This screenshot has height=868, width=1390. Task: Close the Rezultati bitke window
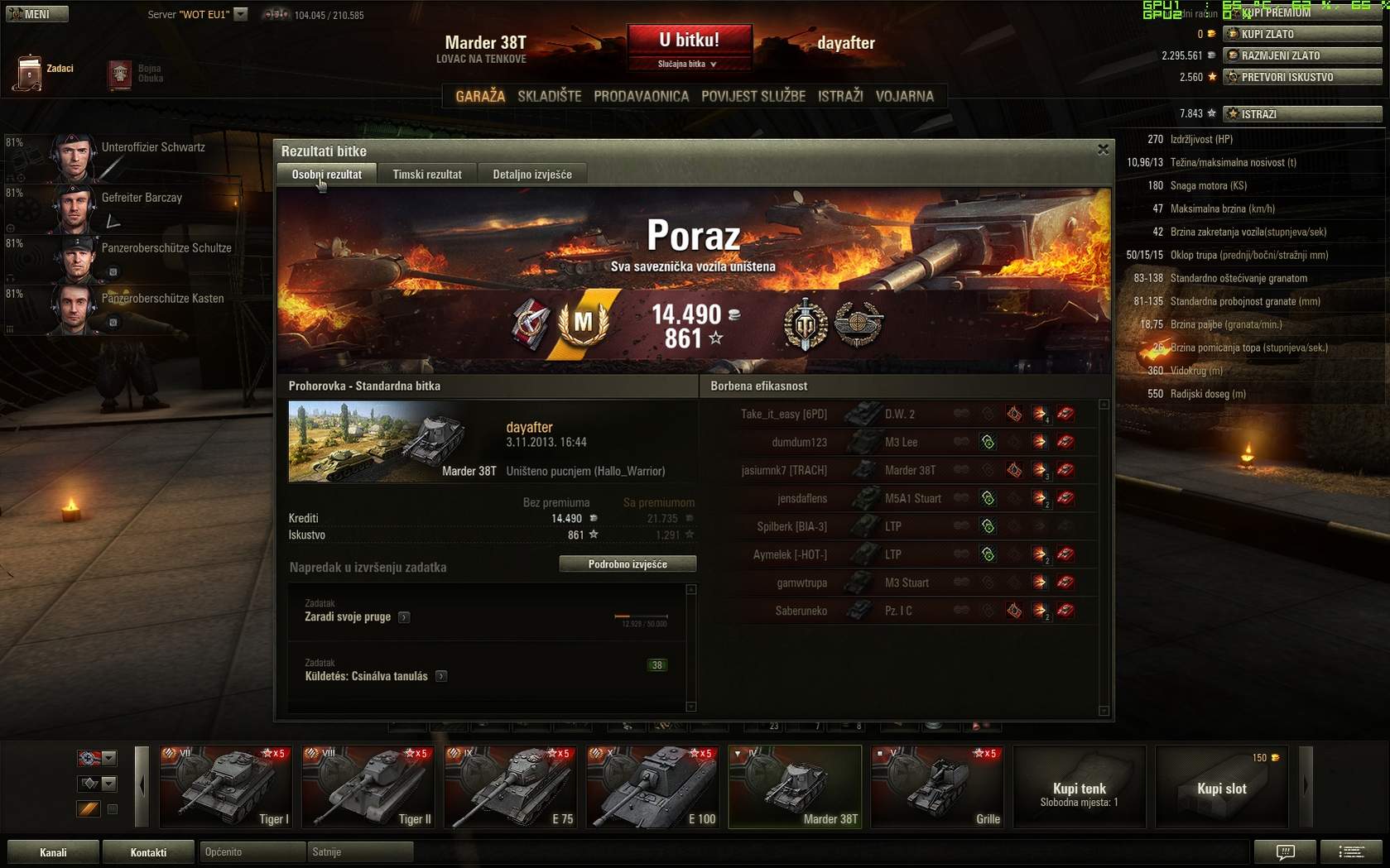pyautogui.click(x=1103, y=150)
